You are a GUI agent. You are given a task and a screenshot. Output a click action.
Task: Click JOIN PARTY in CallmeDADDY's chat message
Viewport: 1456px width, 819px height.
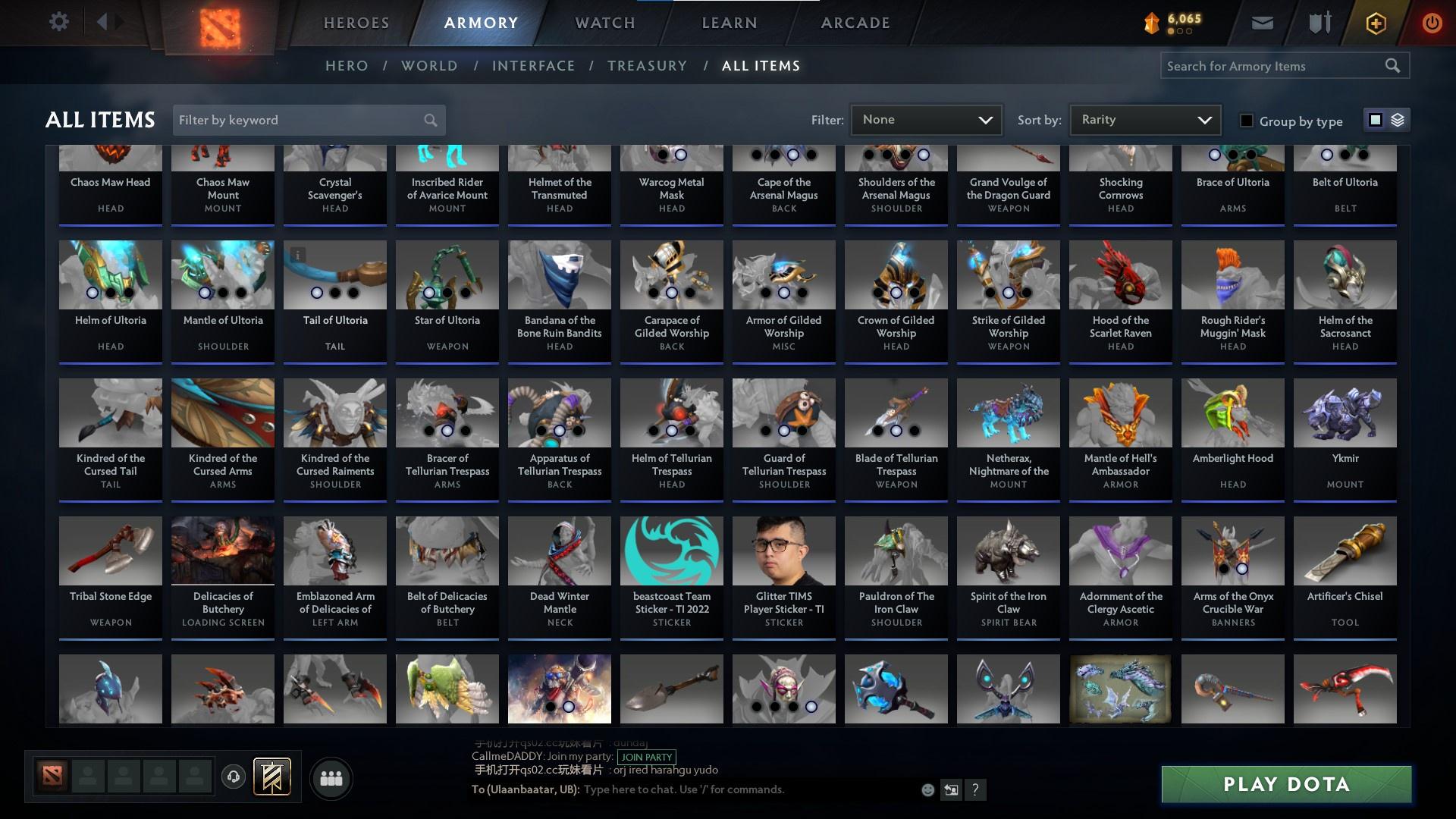(646, 758)
